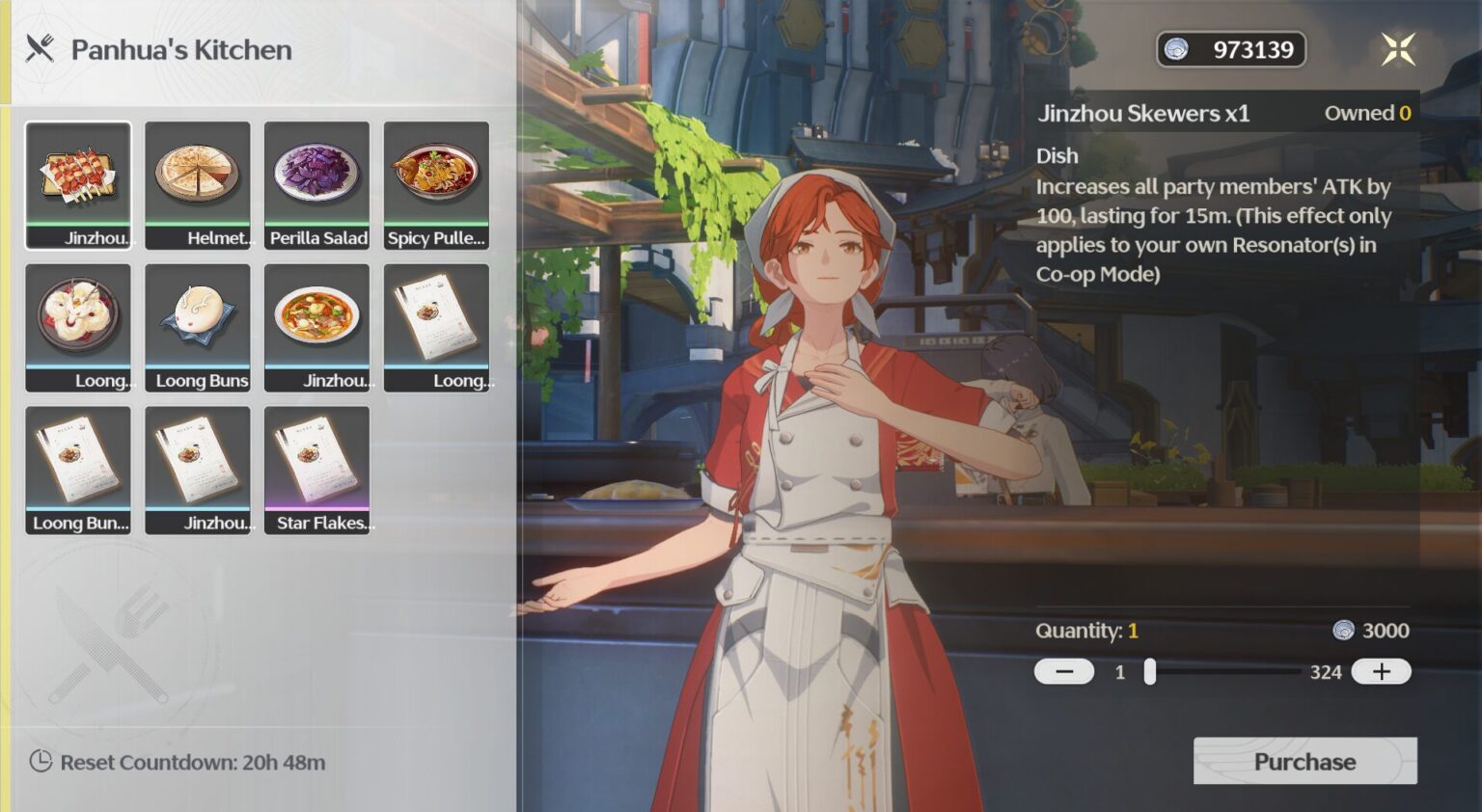Select the Jinzhou stew bowl slot
1482x812 pixels.
click(x=317, y=327)
